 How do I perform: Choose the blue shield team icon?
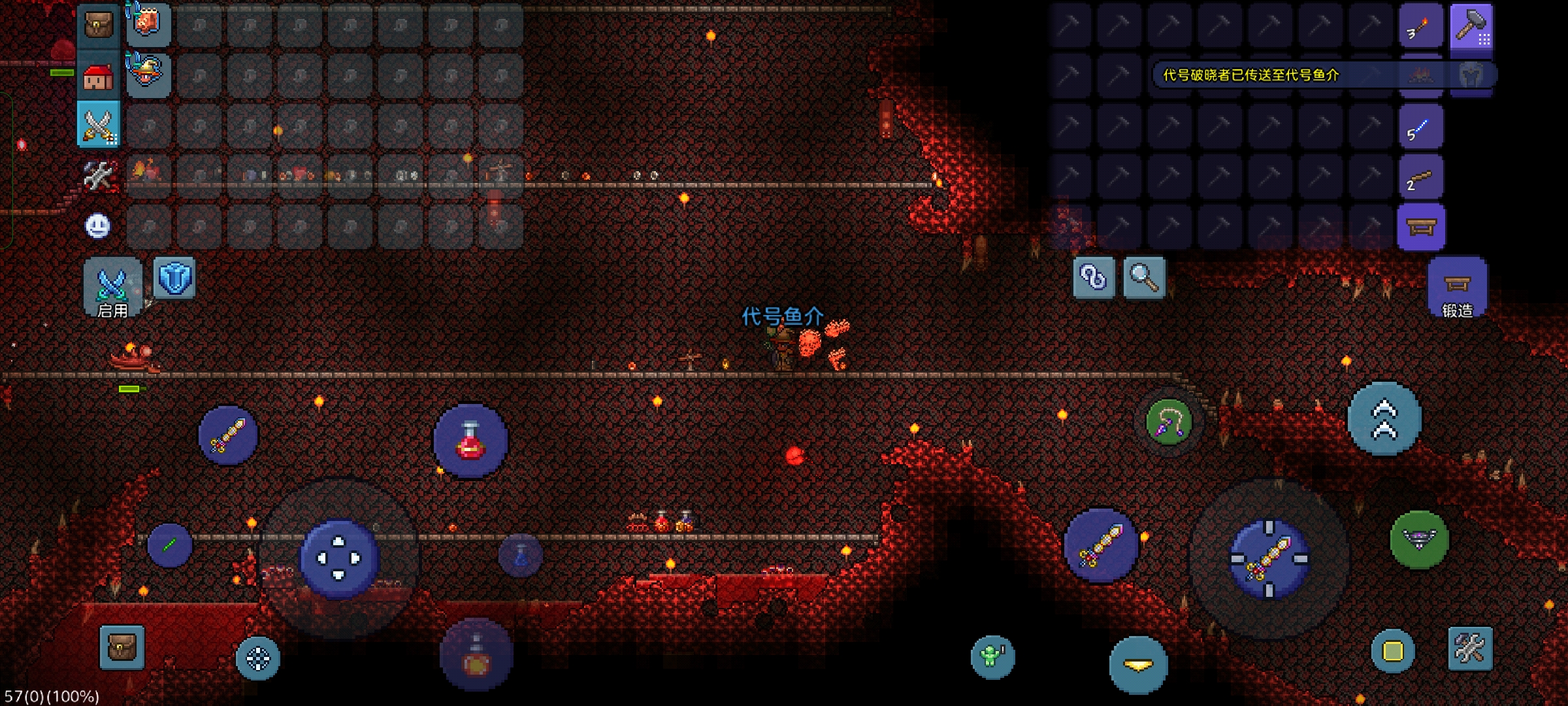[174, 278]
